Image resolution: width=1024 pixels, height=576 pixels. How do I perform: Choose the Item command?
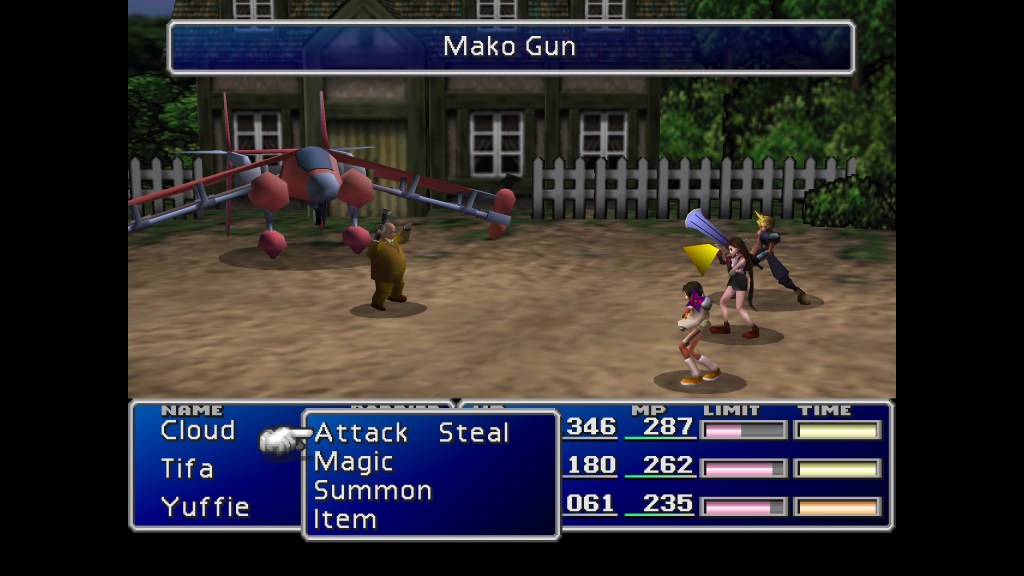344,520
